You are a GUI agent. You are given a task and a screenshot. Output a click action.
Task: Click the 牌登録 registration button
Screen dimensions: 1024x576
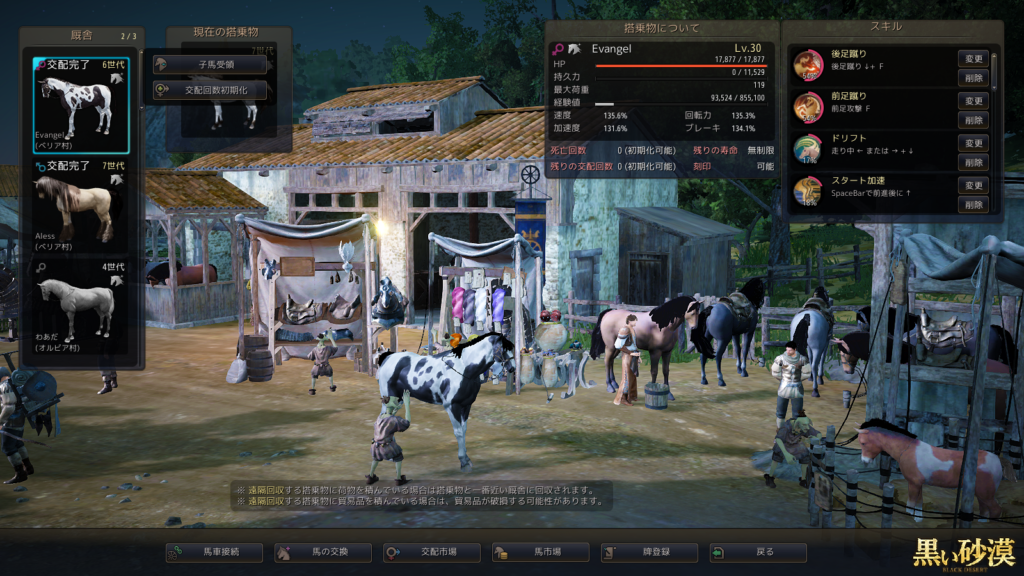(649, 552)
